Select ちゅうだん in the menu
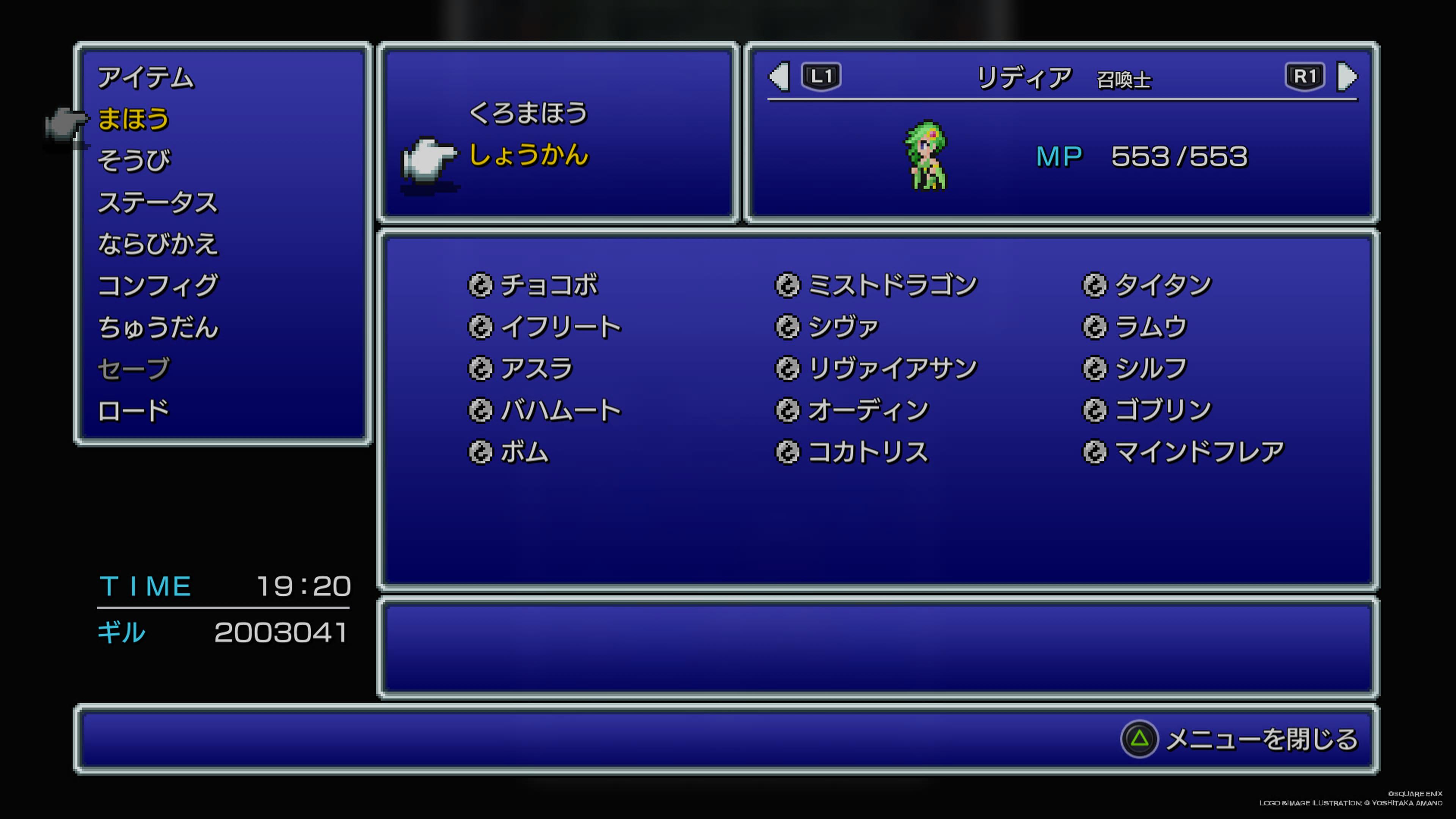The width and height of the screenshot is (1456, 819). point(158,327)
